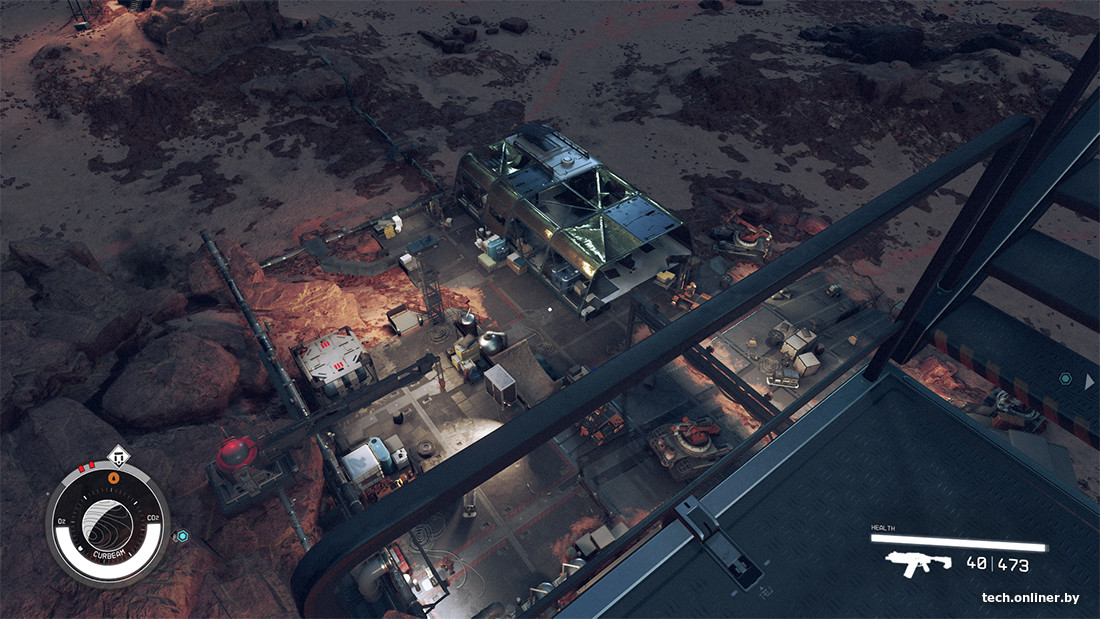Click the orange droplet icon on the watch
The height and width of the screenshot is (619, 1100).
(113, 478)
